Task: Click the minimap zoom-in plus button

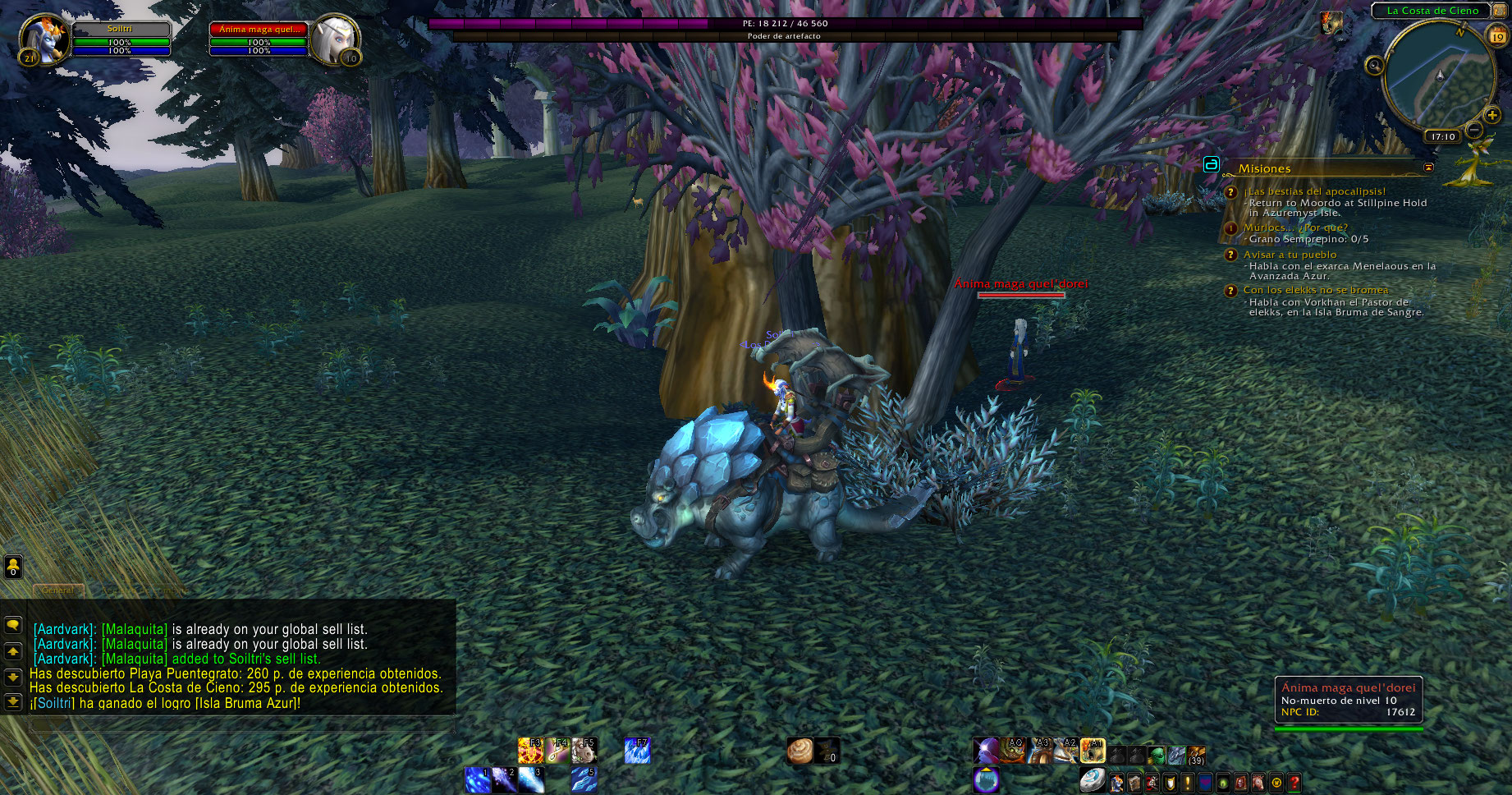Action: tap(1492, 116)
